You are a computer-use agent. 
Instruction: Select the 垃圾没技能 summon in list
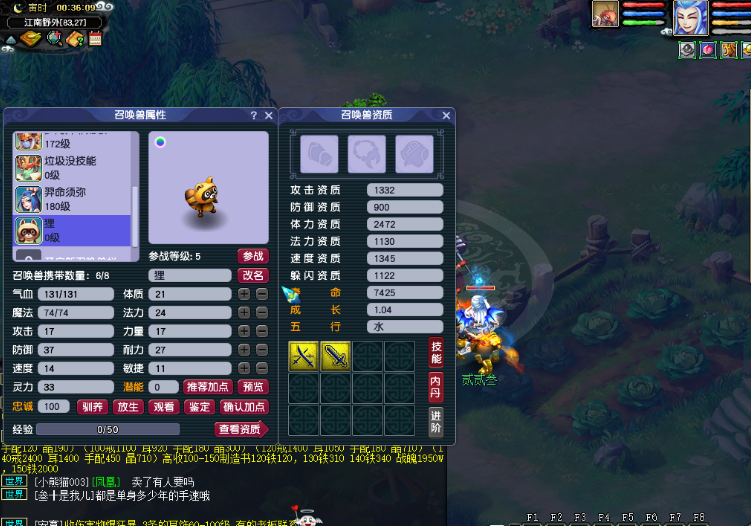70,167
